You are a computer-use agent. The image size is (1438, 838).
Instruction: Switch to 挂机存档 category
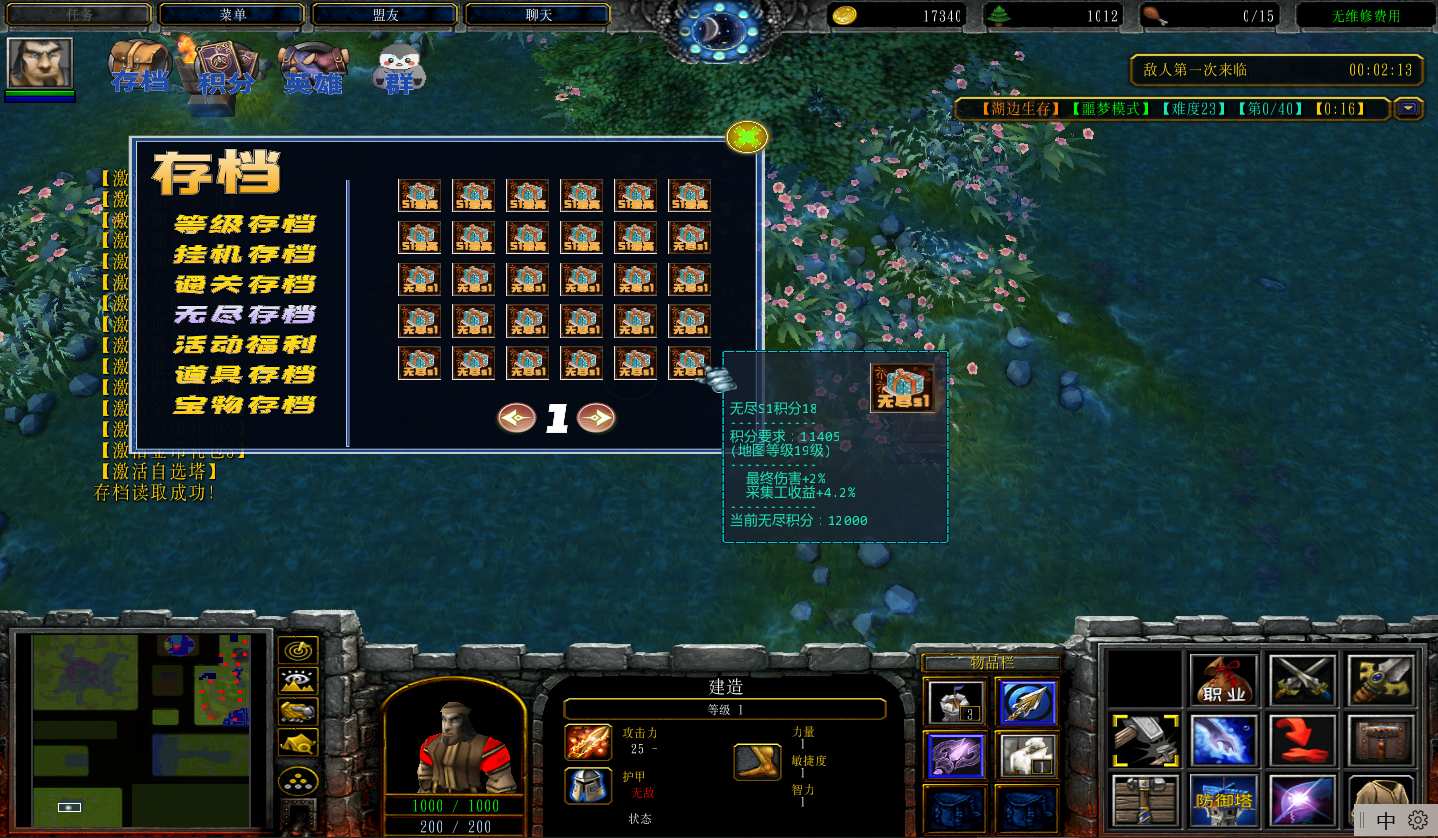coord(245,254)
